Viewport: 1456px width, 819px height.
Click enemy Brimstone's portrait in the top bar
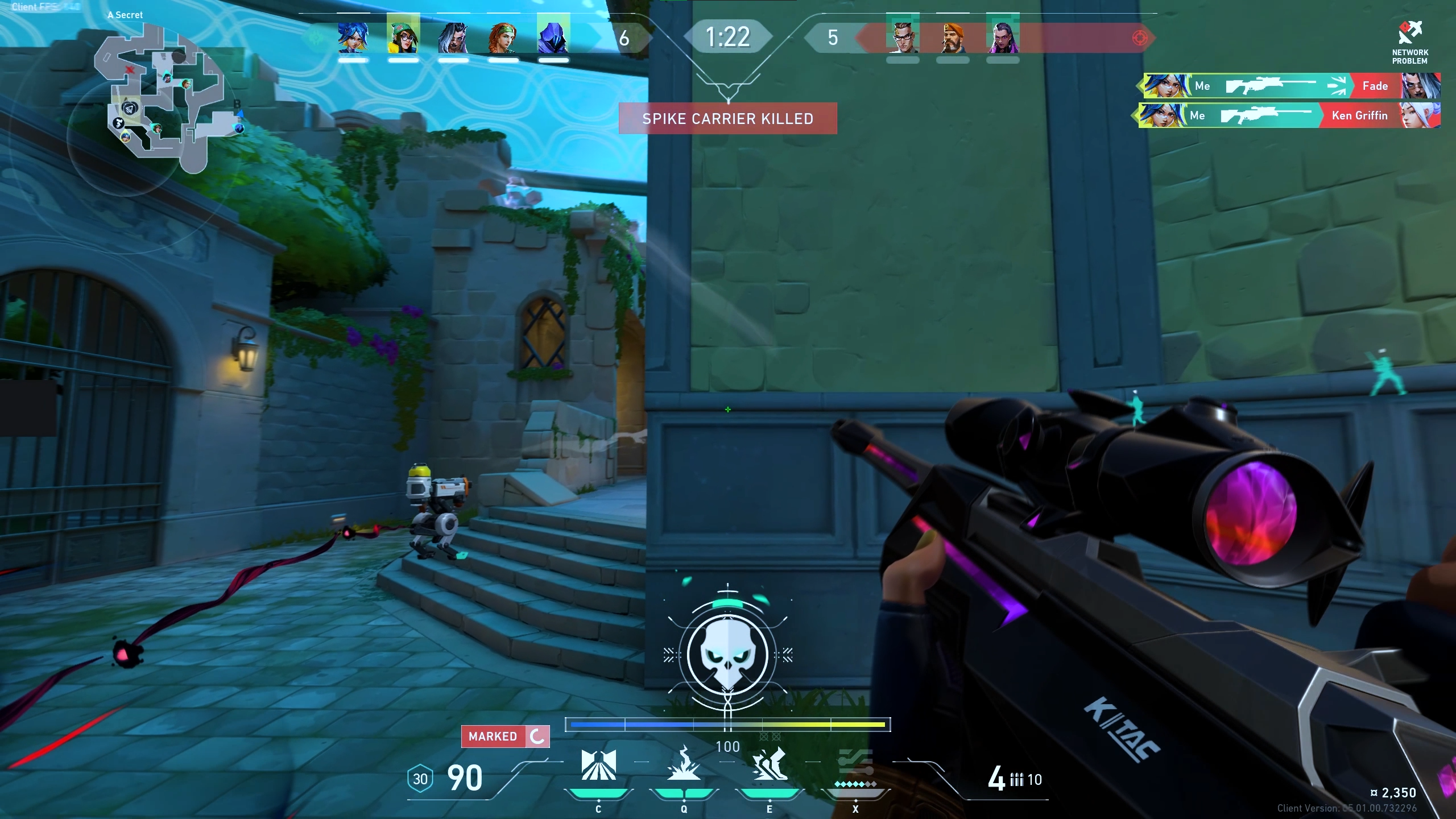[953, 38]
